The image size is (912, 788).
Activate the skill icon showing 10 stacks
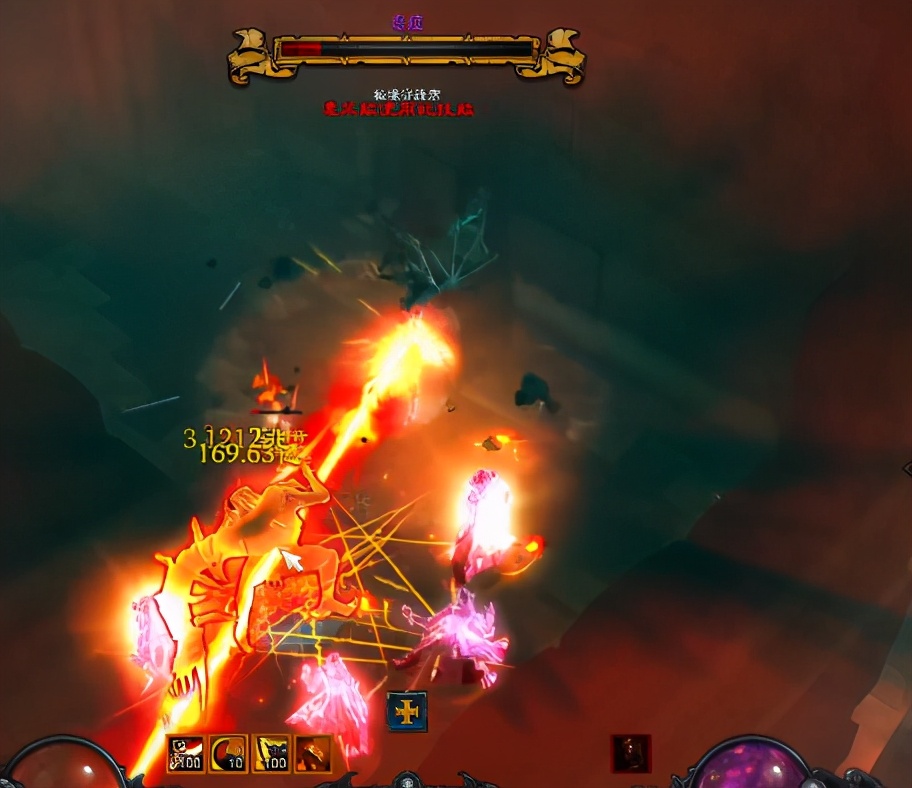(x=229, y=754)
